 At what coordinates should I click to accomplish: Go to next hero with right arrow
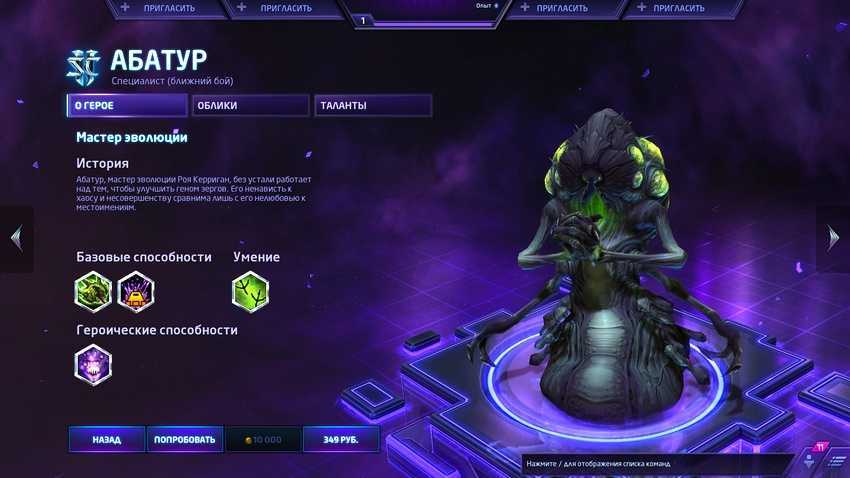click(x=834, y=238)
